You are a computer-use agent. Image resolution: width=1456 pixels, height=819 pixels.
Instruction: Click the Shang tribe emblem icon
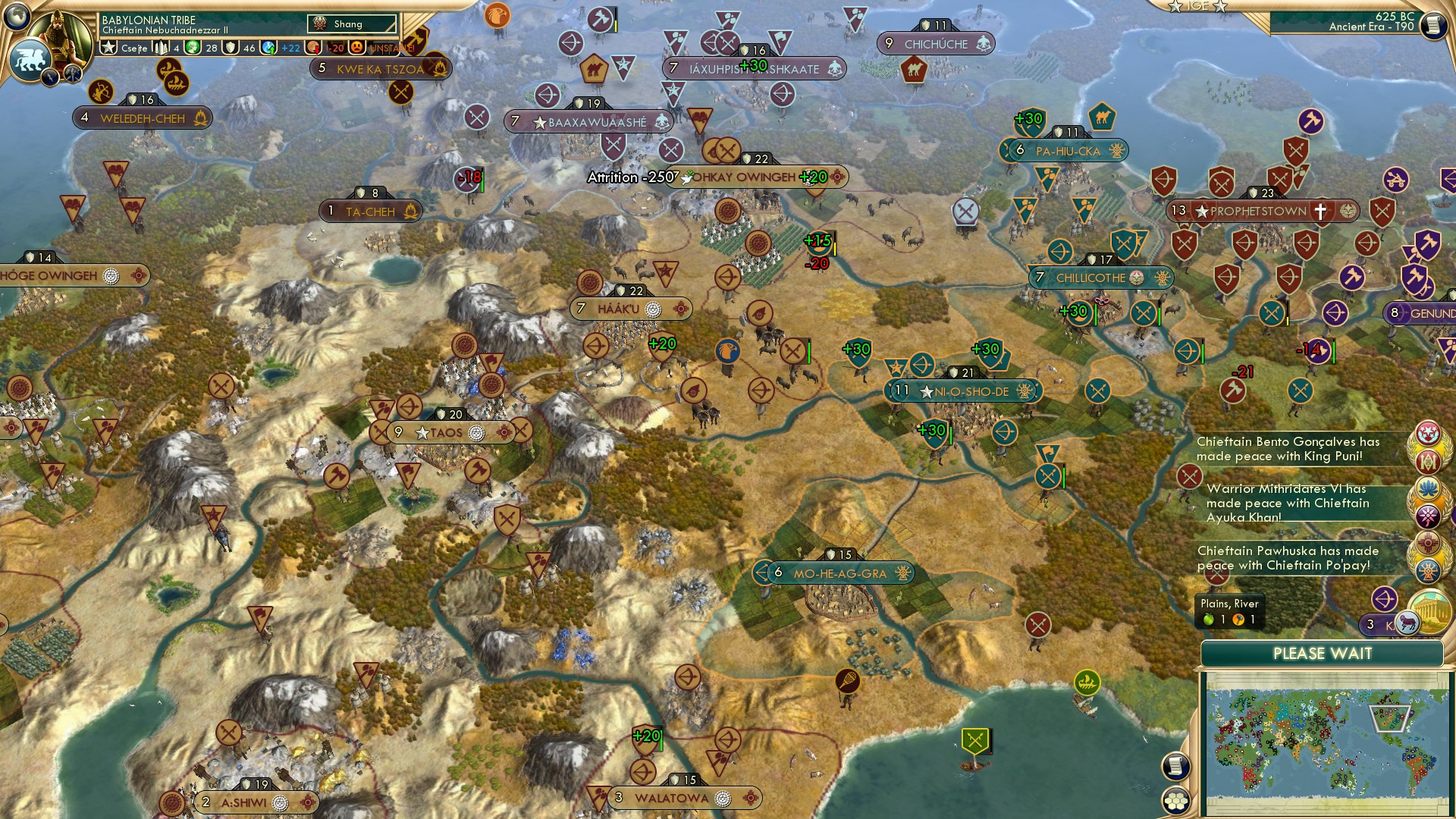pos(320,23)
